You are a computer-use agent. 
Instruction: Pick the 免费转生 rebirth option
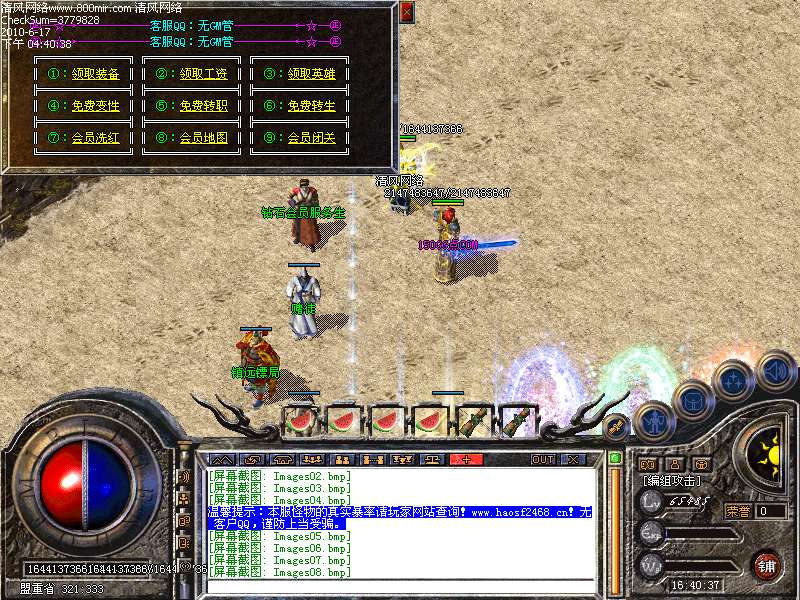click(x=311, y=105)
